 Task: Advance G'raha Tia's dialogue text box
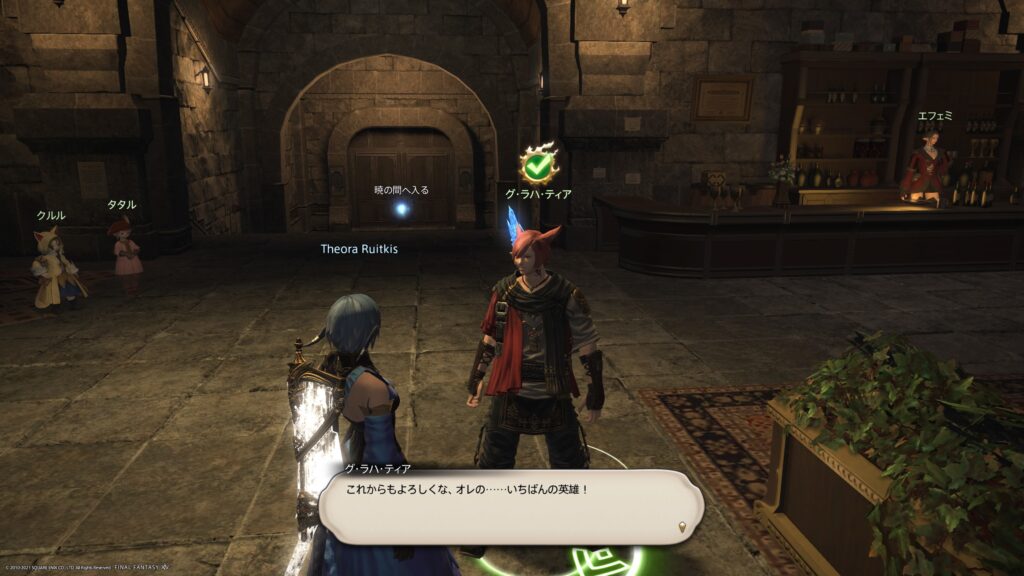(510, 506)
